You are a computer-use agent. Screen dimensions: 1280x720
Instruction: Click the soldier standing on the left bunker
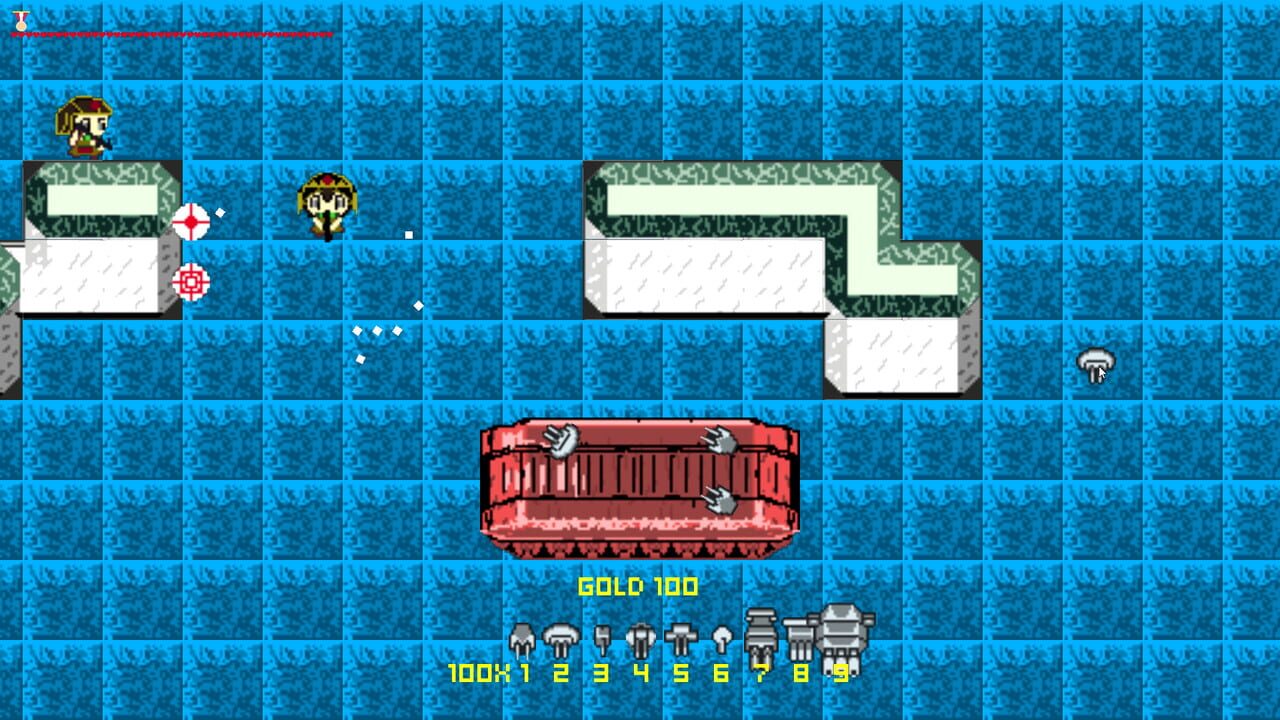pyautogui.click(x=85, y=128)
